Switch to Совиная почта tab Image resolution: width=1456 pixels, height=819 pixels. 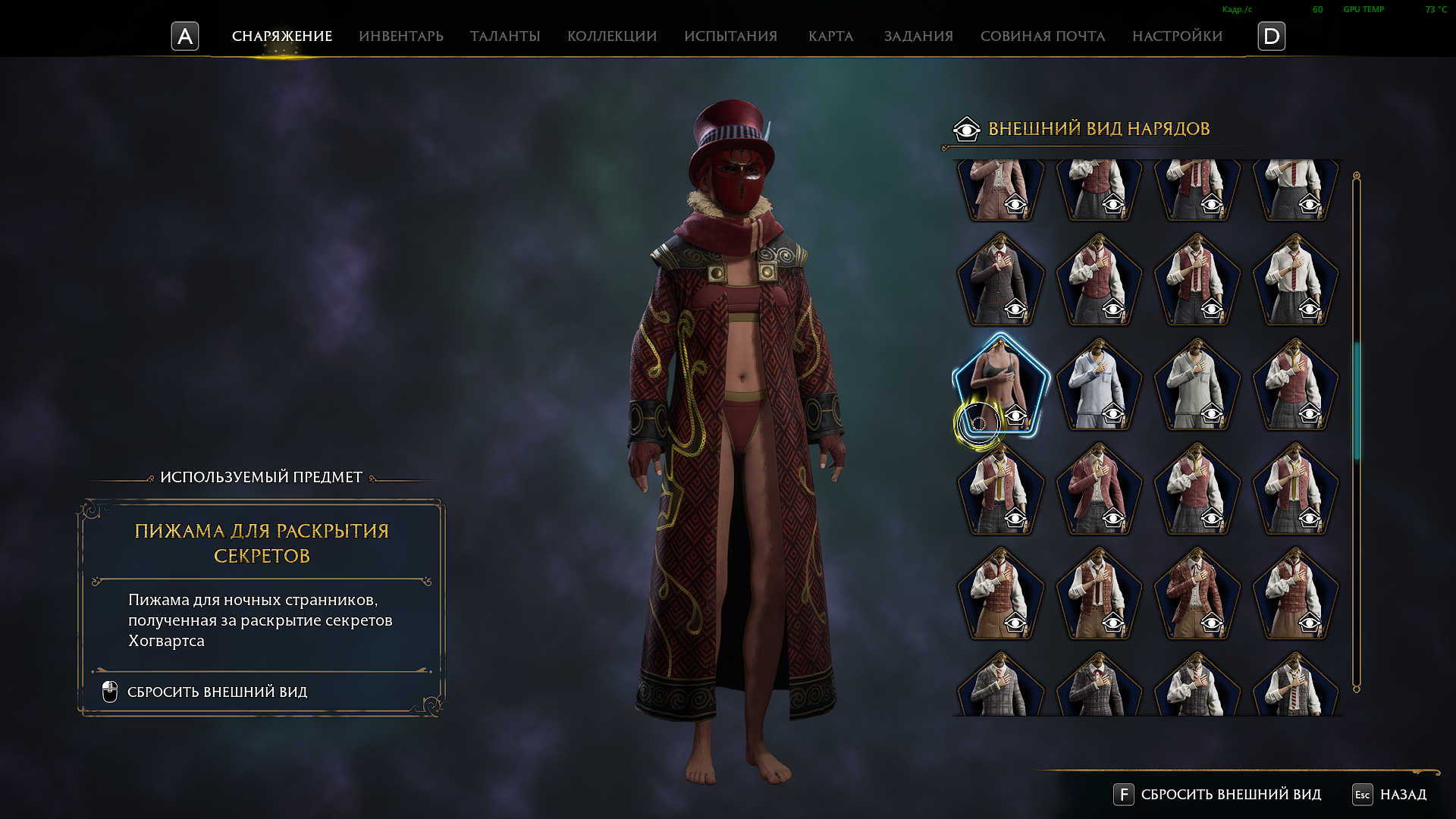(x=1043, y=36)
